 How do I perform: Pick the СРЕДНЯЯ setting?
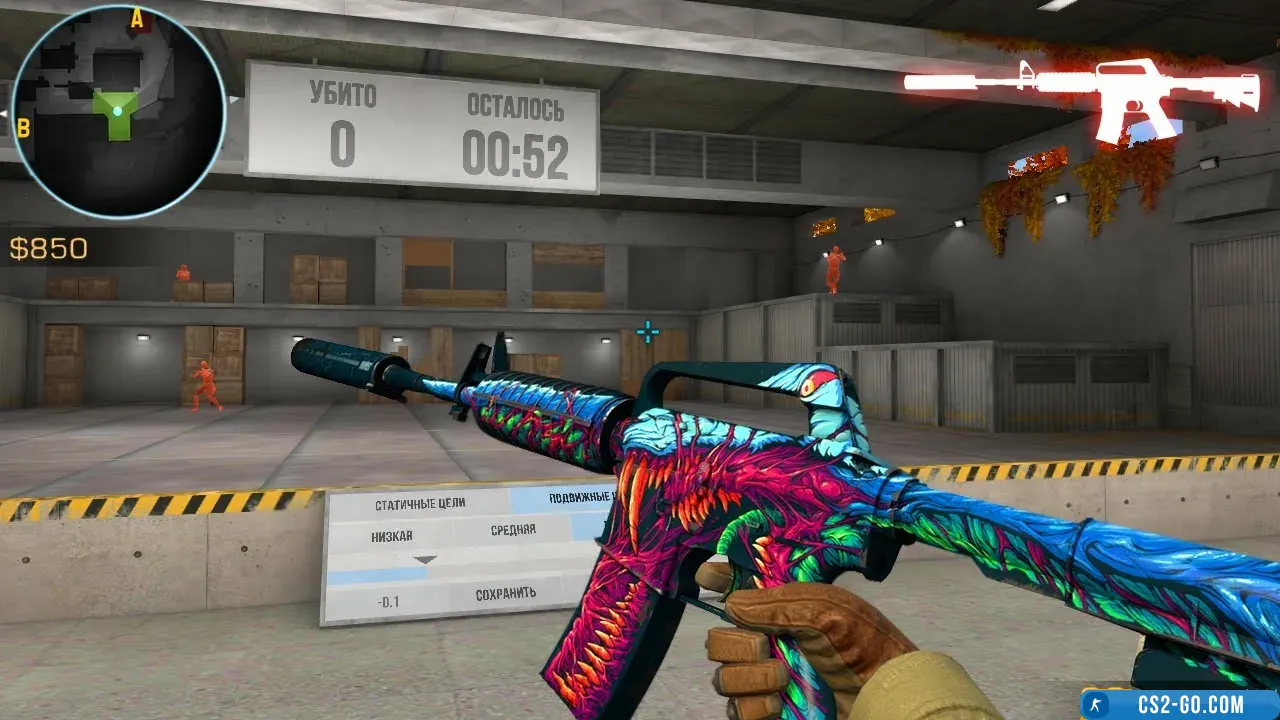(x=513, y=530)
